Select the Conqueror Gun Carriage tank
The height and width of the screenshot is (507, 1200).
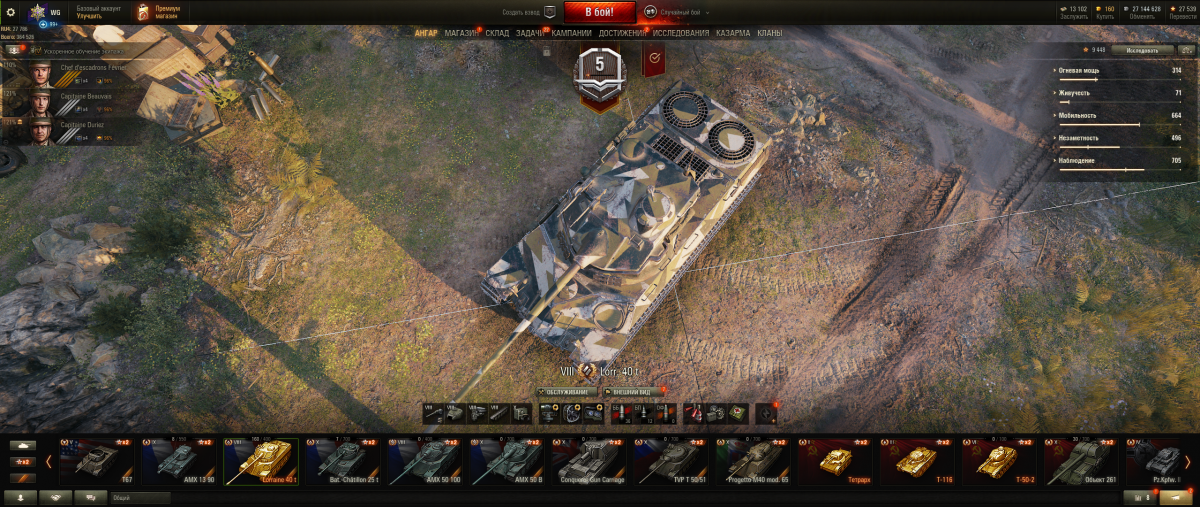tap(588, 461)
